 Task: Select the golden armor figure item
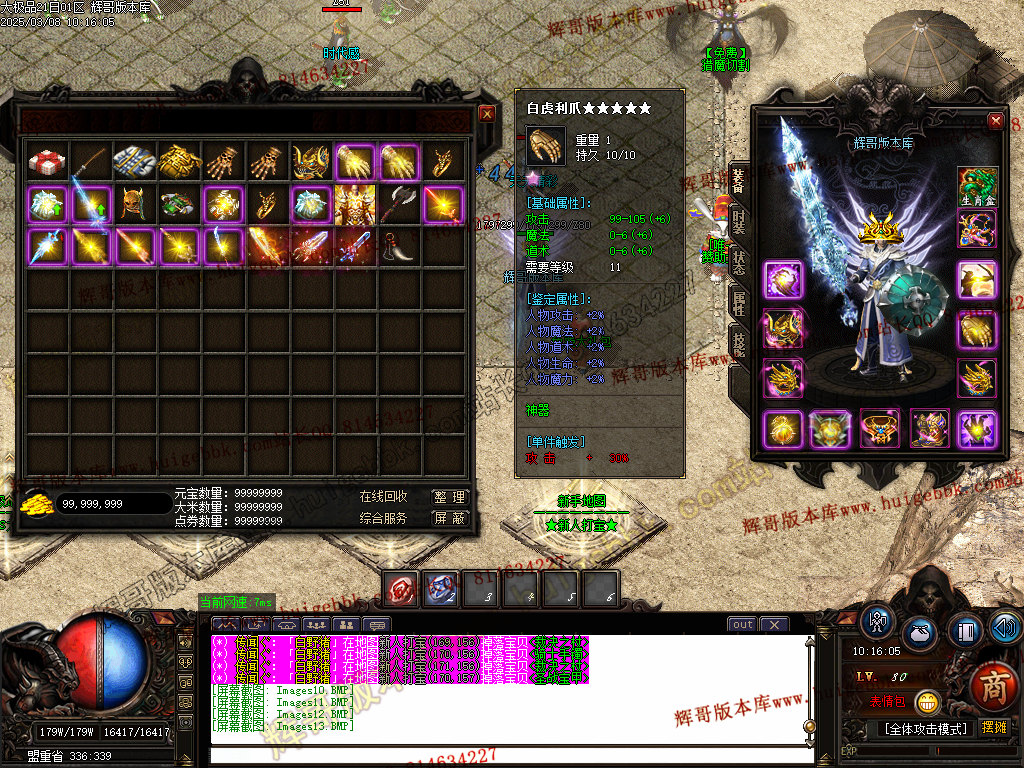point(355,204)
